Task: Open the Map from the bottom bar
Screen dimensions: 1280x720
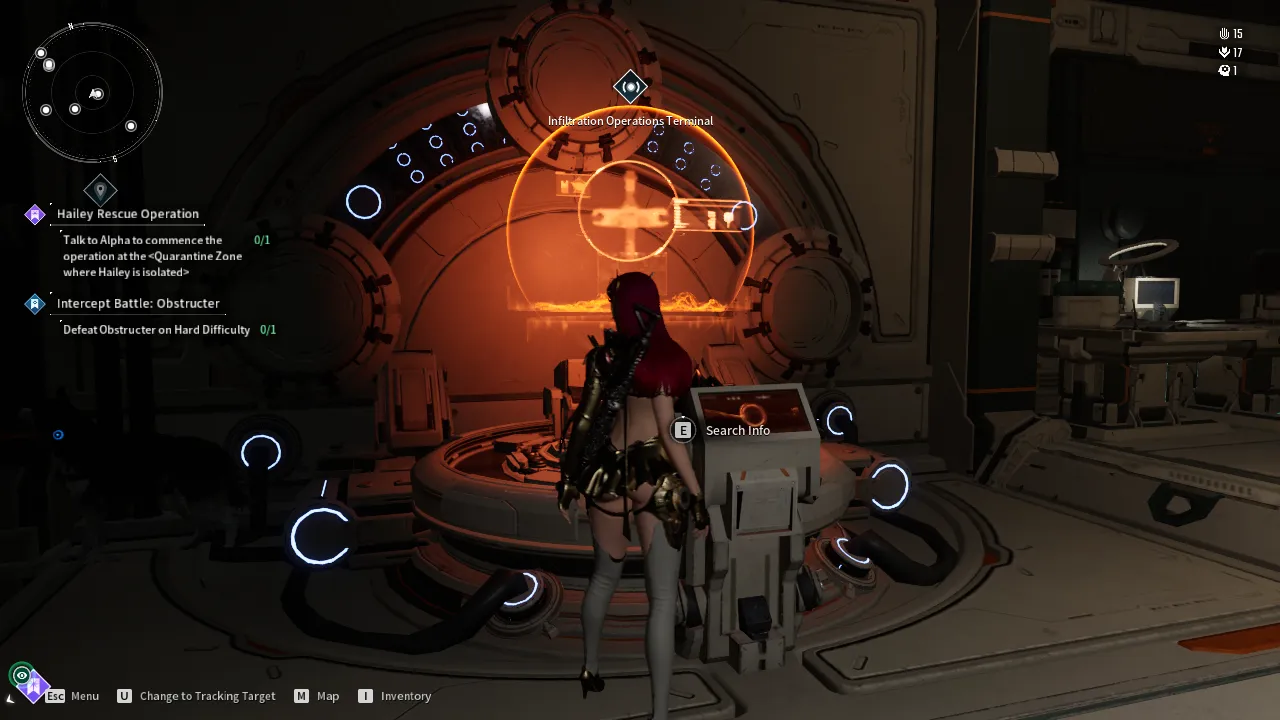Action: (316, 696)
